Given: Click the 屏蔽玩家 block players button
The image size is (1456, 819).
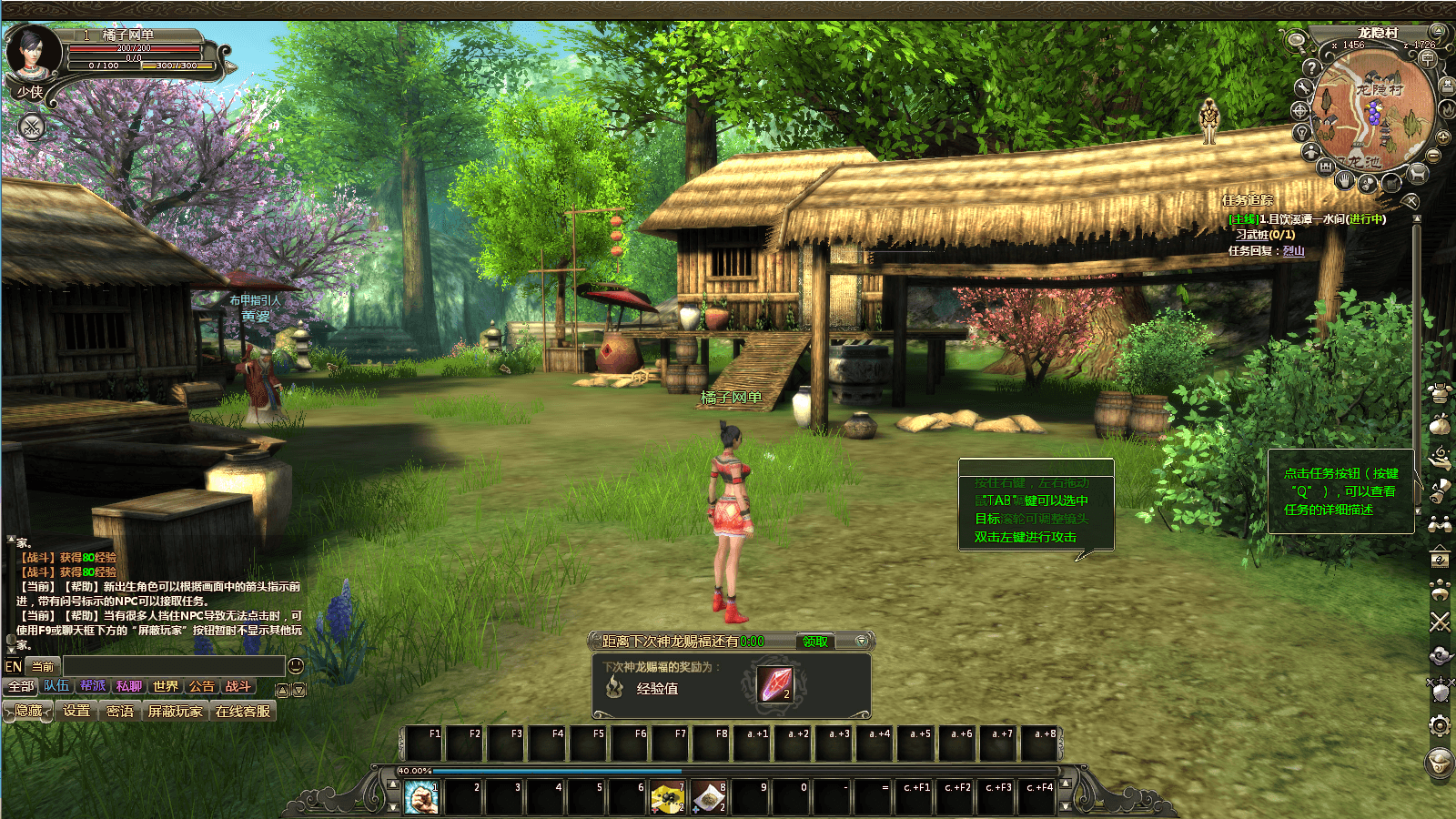Looking at the screenshot, I should coord(175,711).
